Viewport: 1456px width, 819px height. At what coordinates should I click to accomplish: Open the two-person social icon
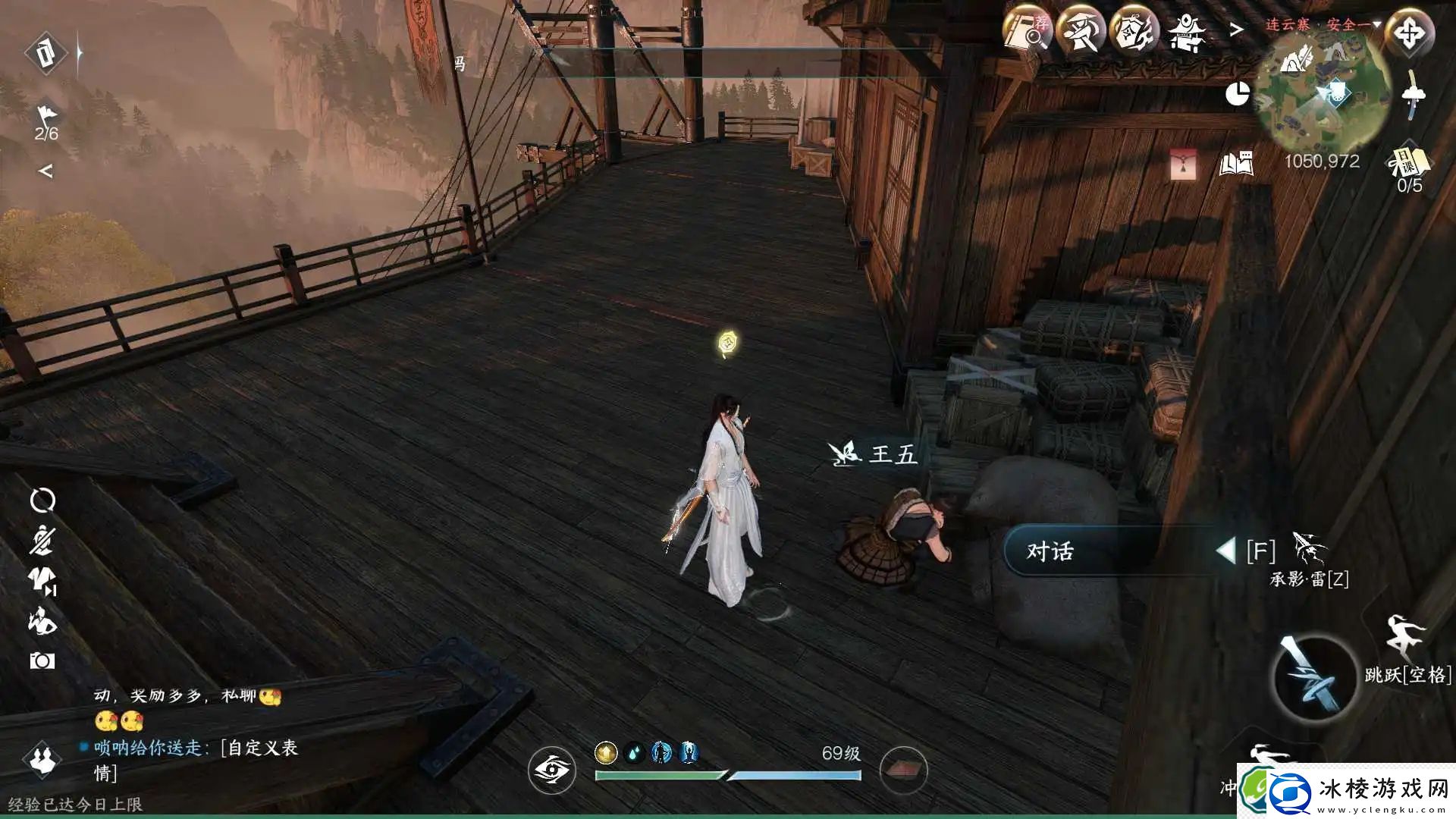(42, 758)
